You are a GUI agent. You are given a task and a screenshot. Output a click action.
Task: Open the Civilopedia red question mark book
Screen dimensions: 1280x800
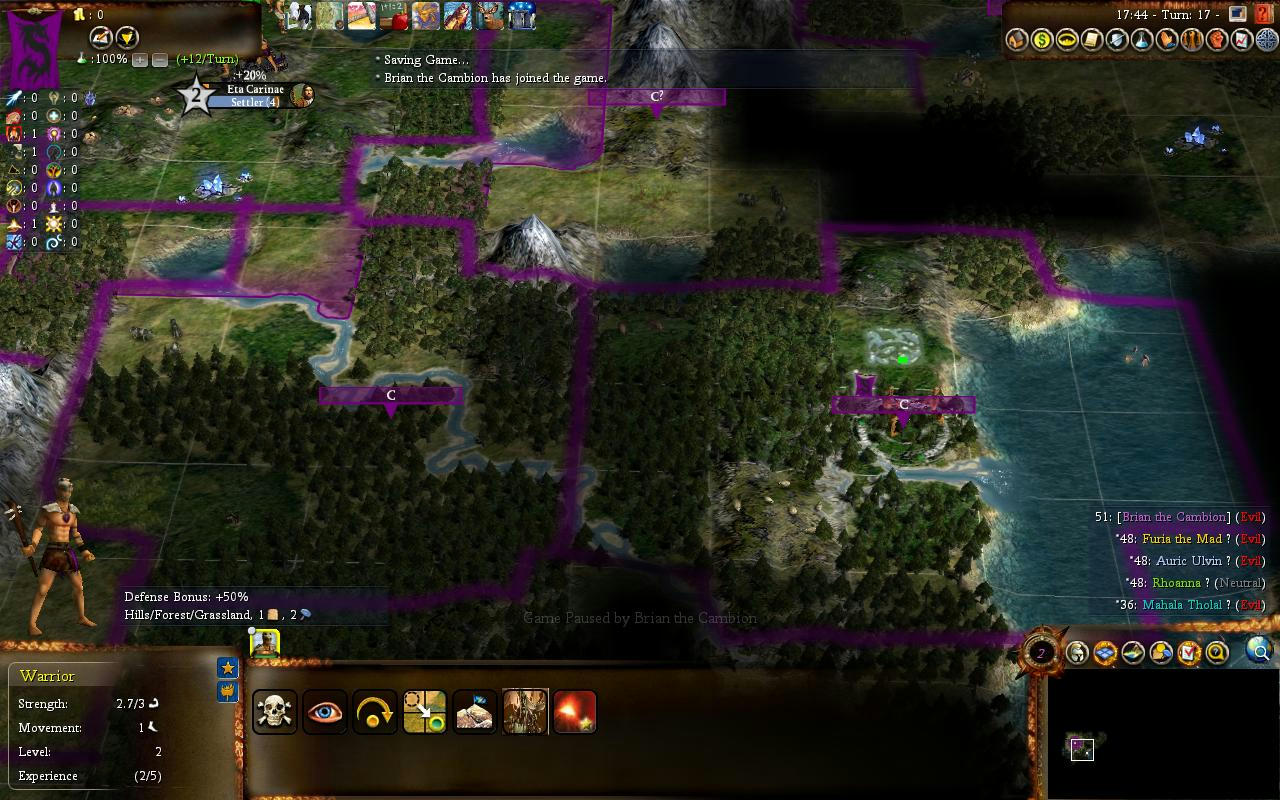(1264, 15)
